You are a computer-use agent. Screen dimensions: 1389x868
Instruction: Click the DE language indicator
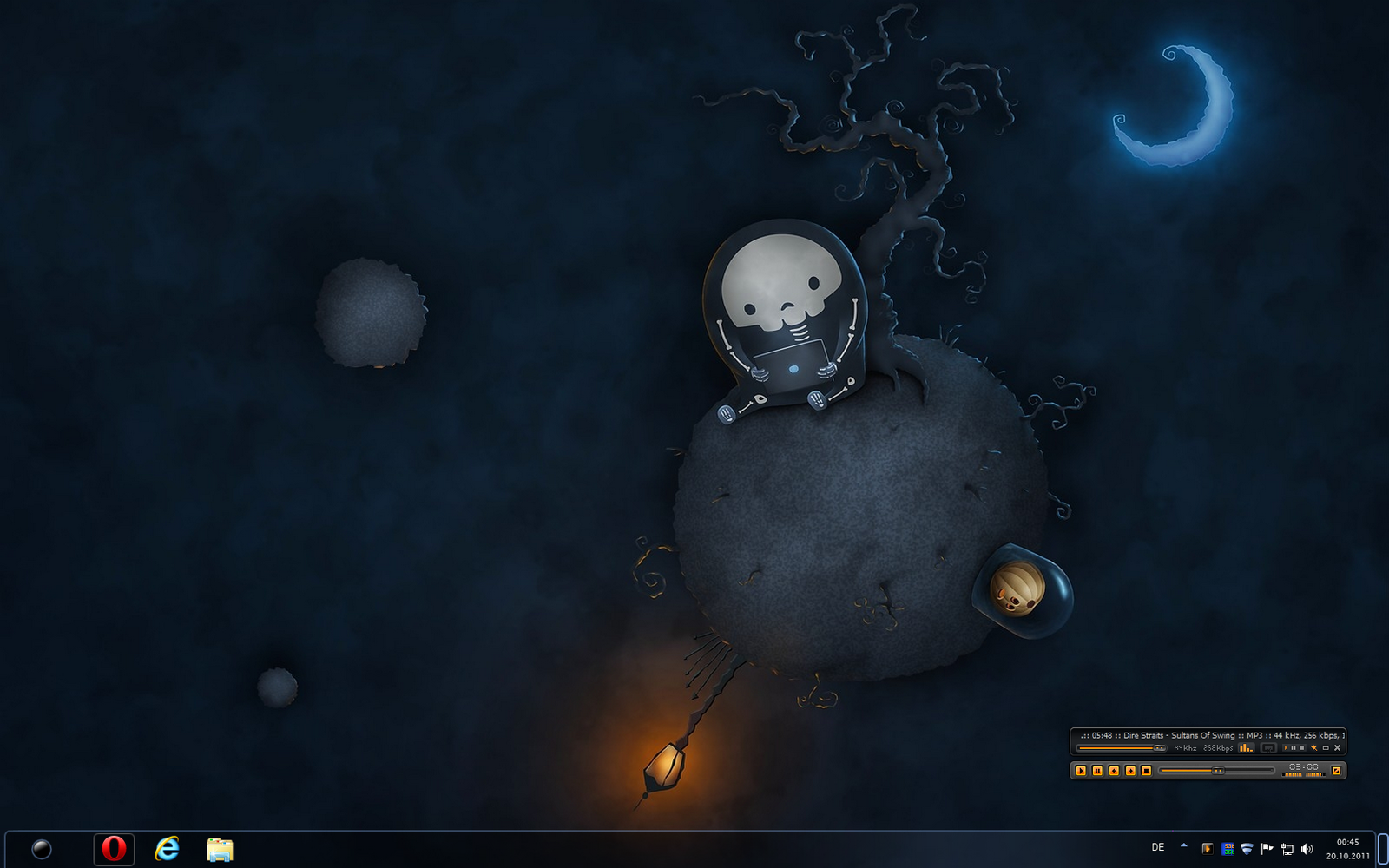1158,848
